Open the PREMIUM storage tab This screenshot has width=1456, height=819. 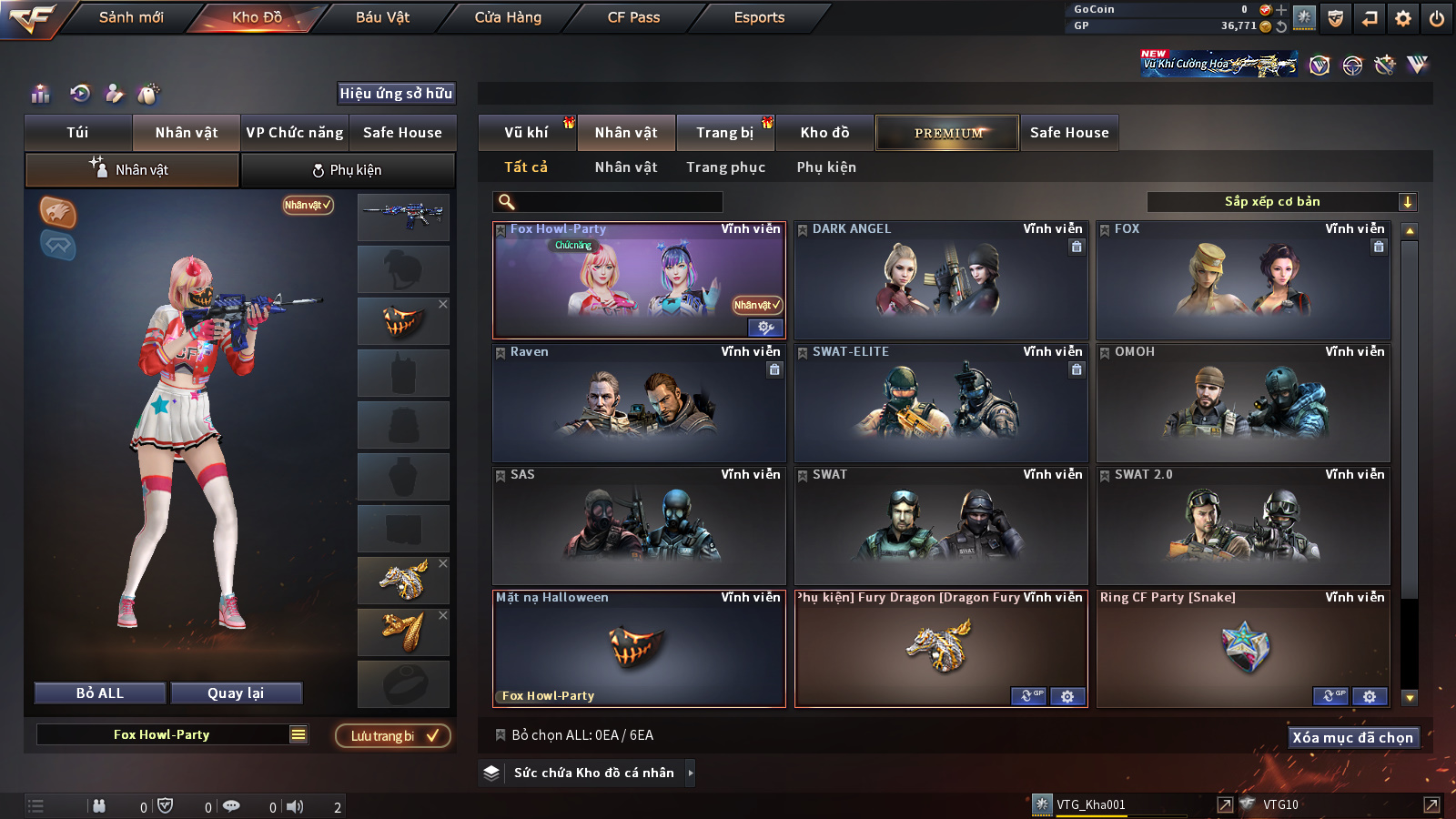947,133
